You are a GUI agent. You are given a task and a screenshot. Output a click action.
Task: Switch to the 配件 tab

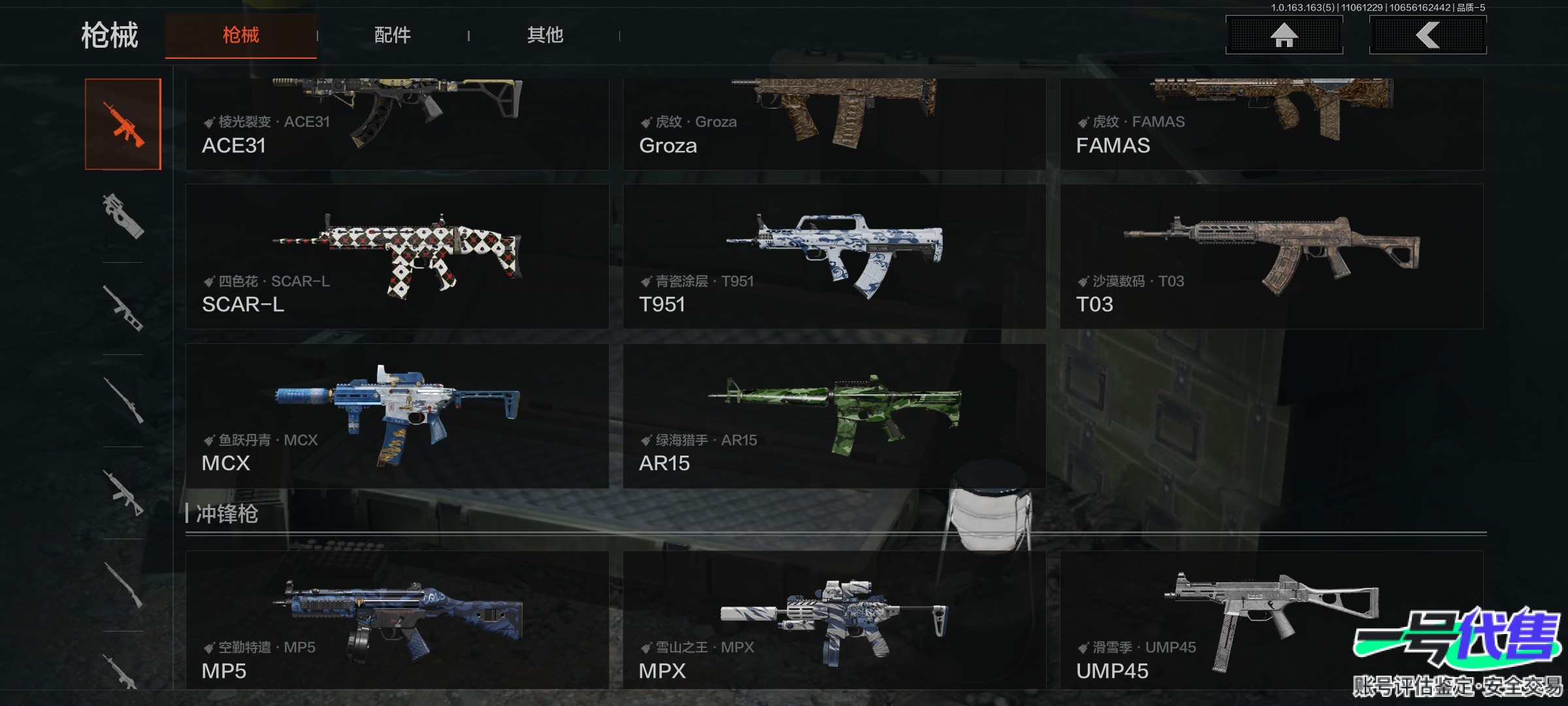pyautogui.click(x=392, y=35)
